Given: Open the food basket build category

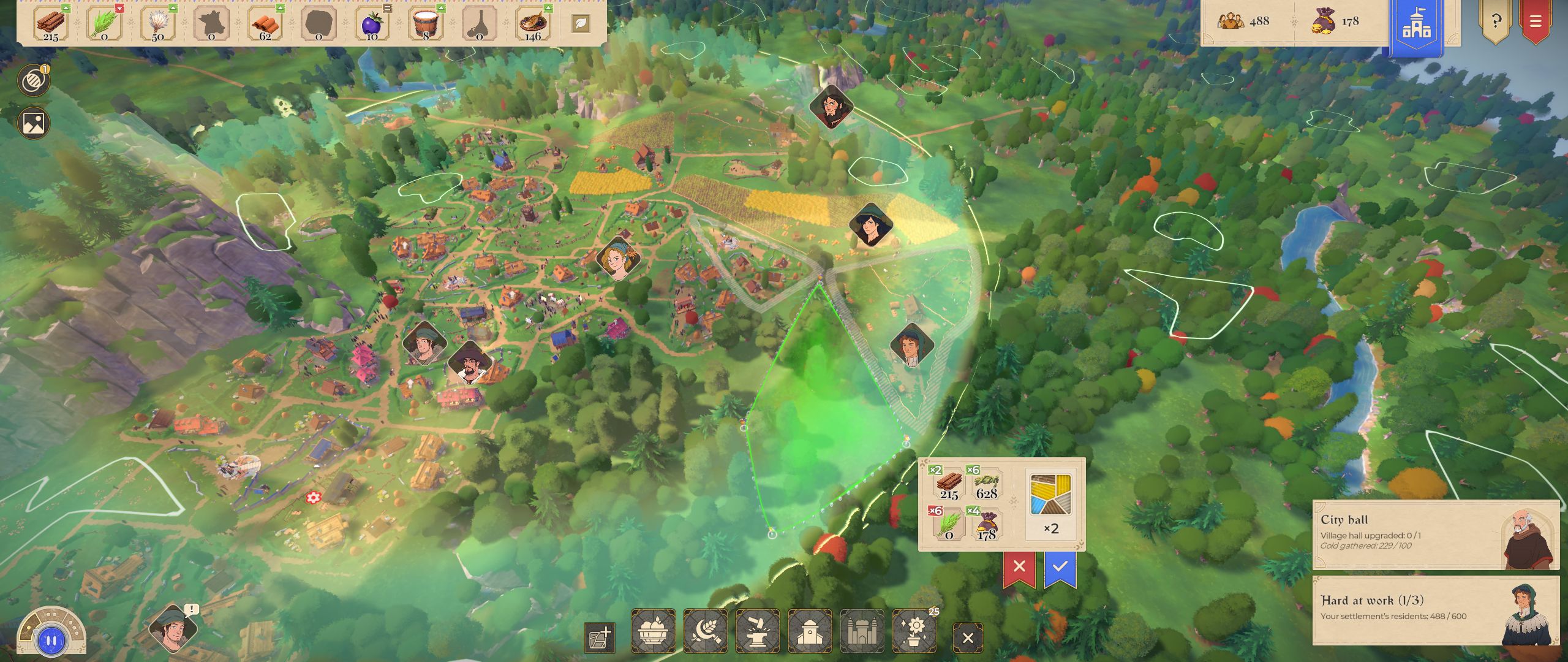Looking at the screenshot, I should [653, 631].
